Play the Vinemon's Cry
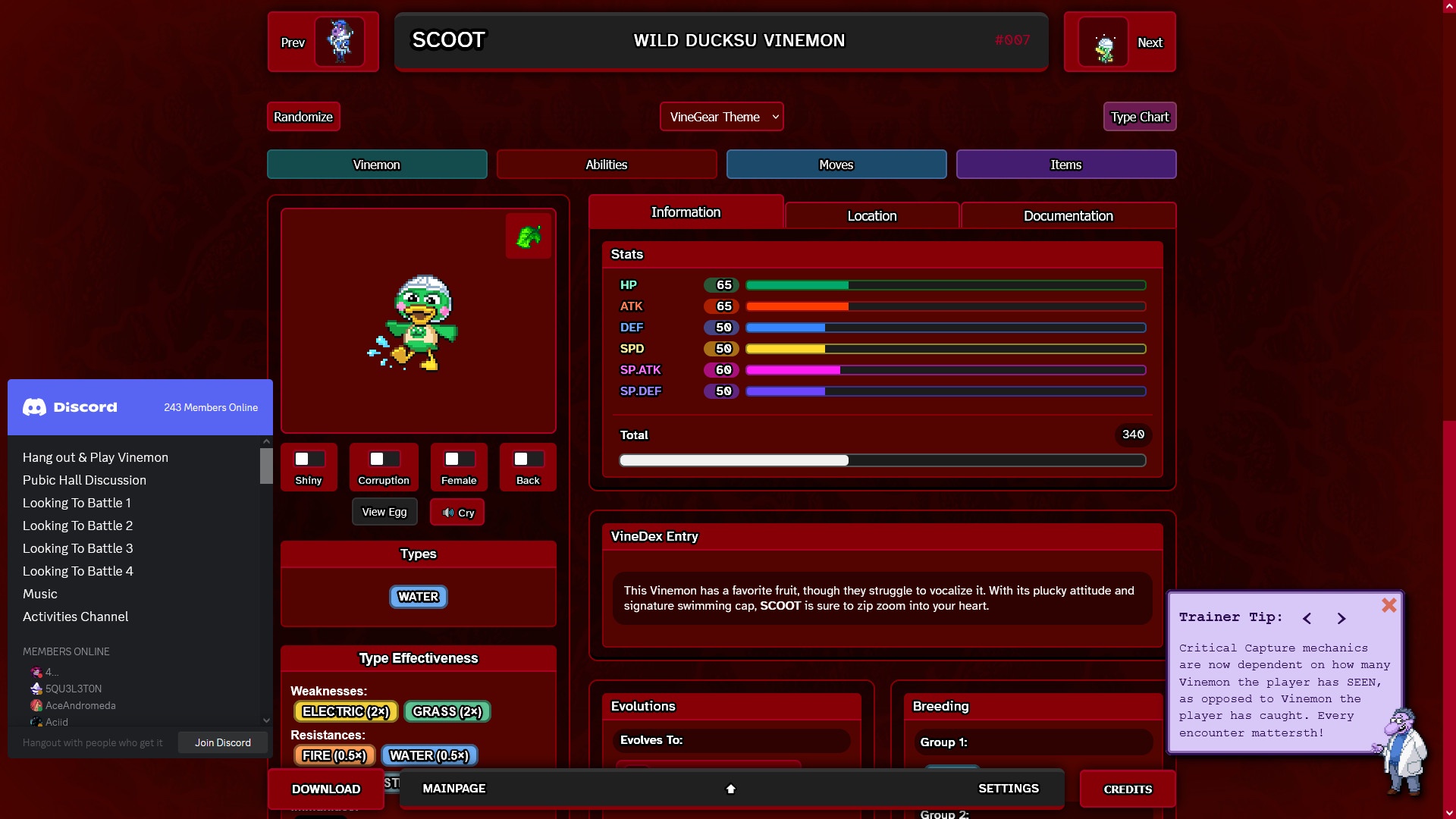This screenshot has height=819, width=1456. (457, 513)
